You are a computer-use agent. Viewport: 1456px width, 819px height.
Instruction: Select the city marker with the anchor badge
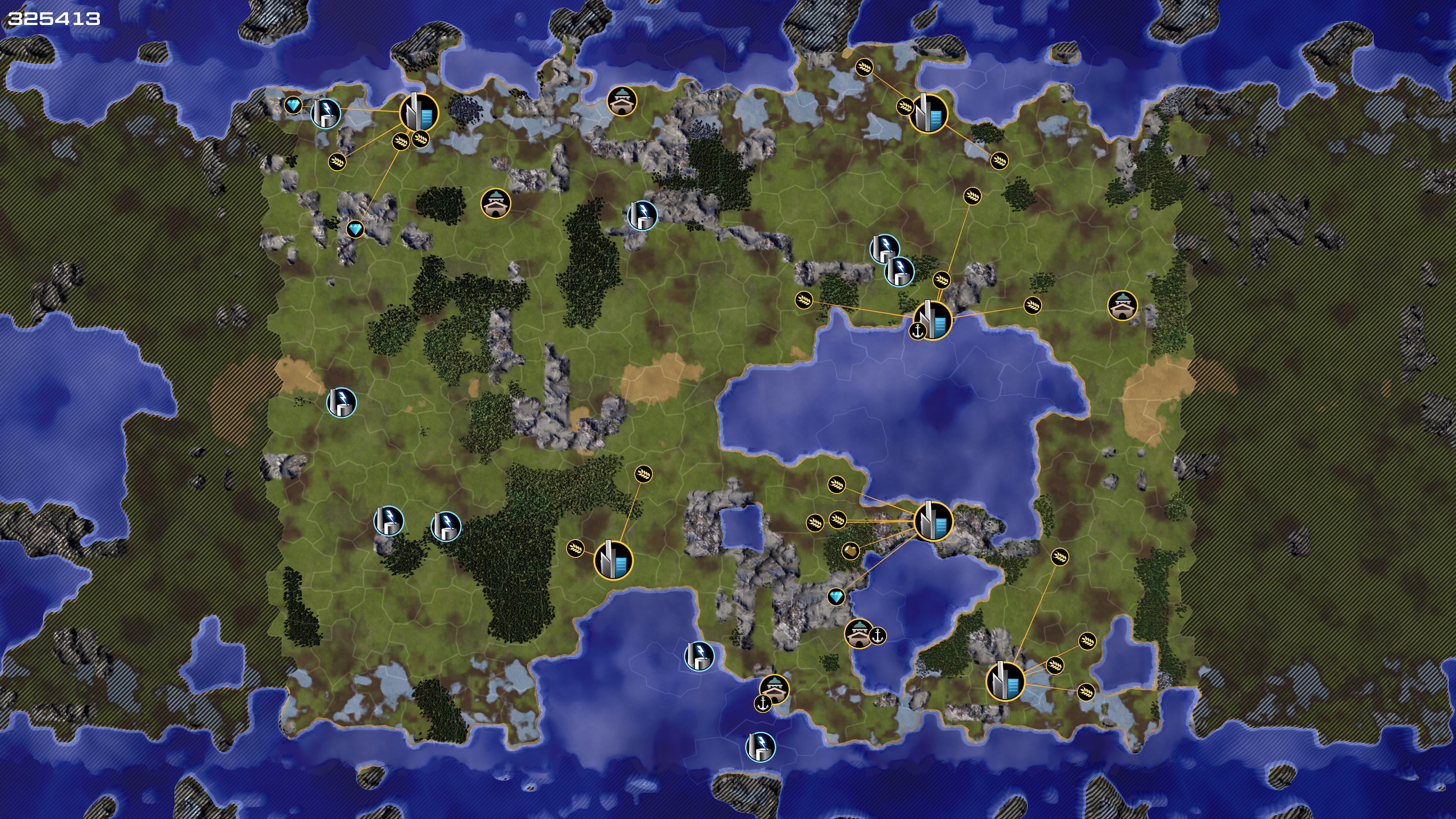933,320
